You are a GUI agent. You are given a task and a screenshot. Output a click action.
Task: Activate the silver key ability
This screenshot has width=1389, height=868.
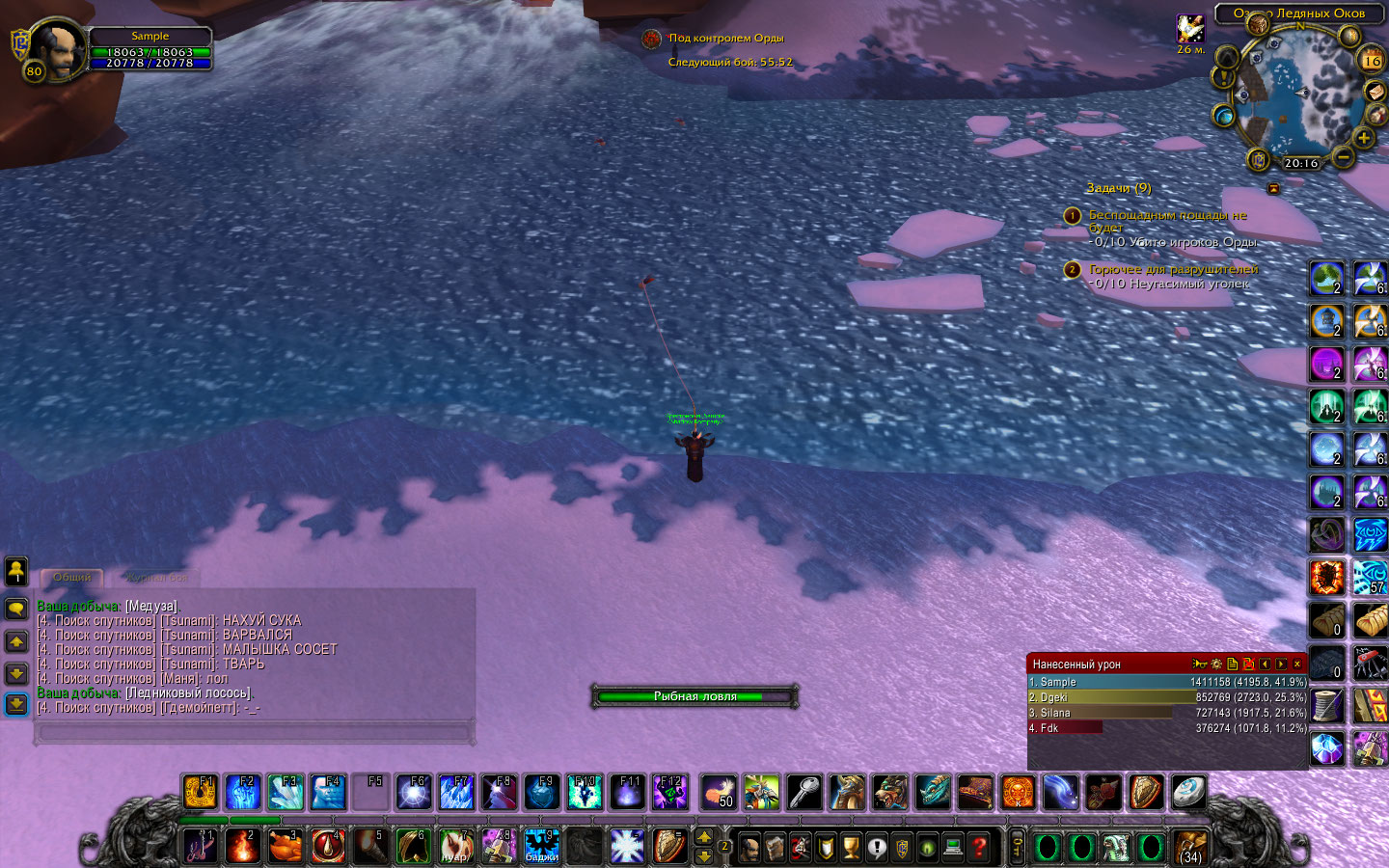[x=804, y=793]
